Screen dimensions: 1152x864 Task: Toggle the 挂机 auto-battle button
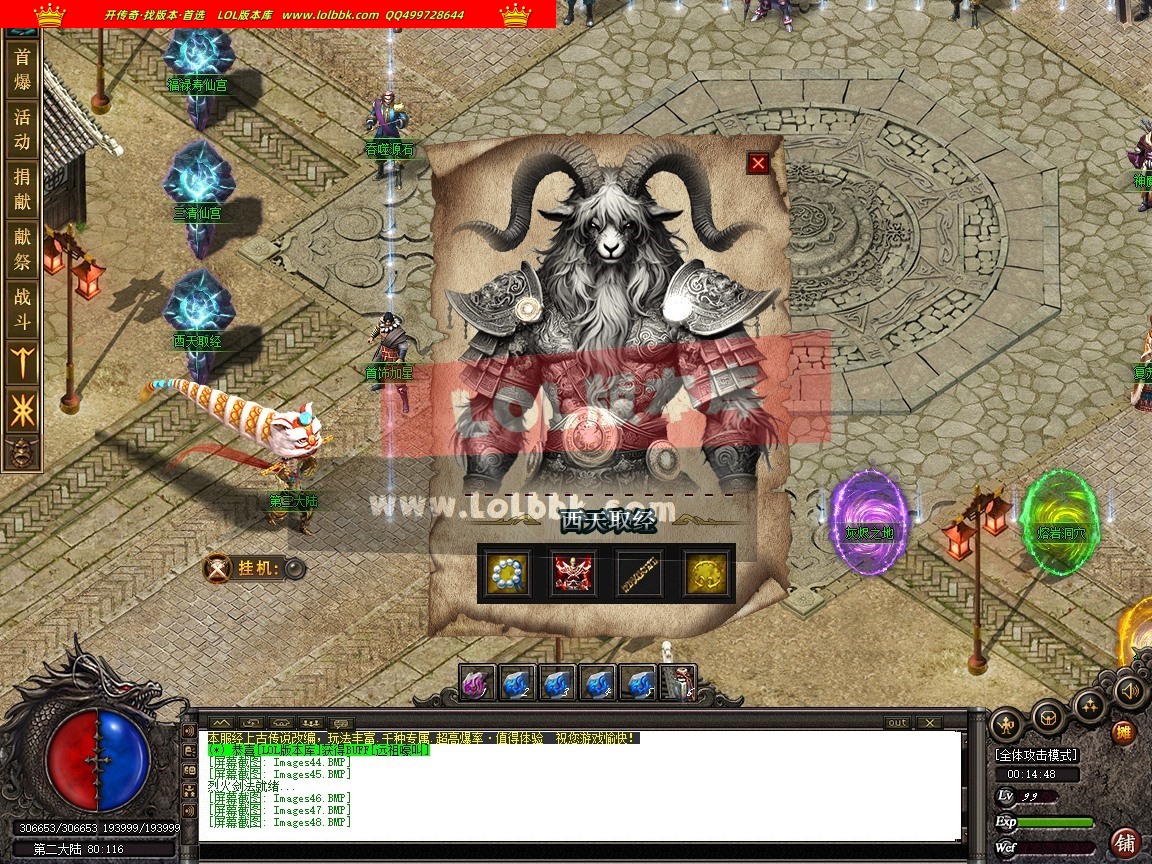click(295, 569)
